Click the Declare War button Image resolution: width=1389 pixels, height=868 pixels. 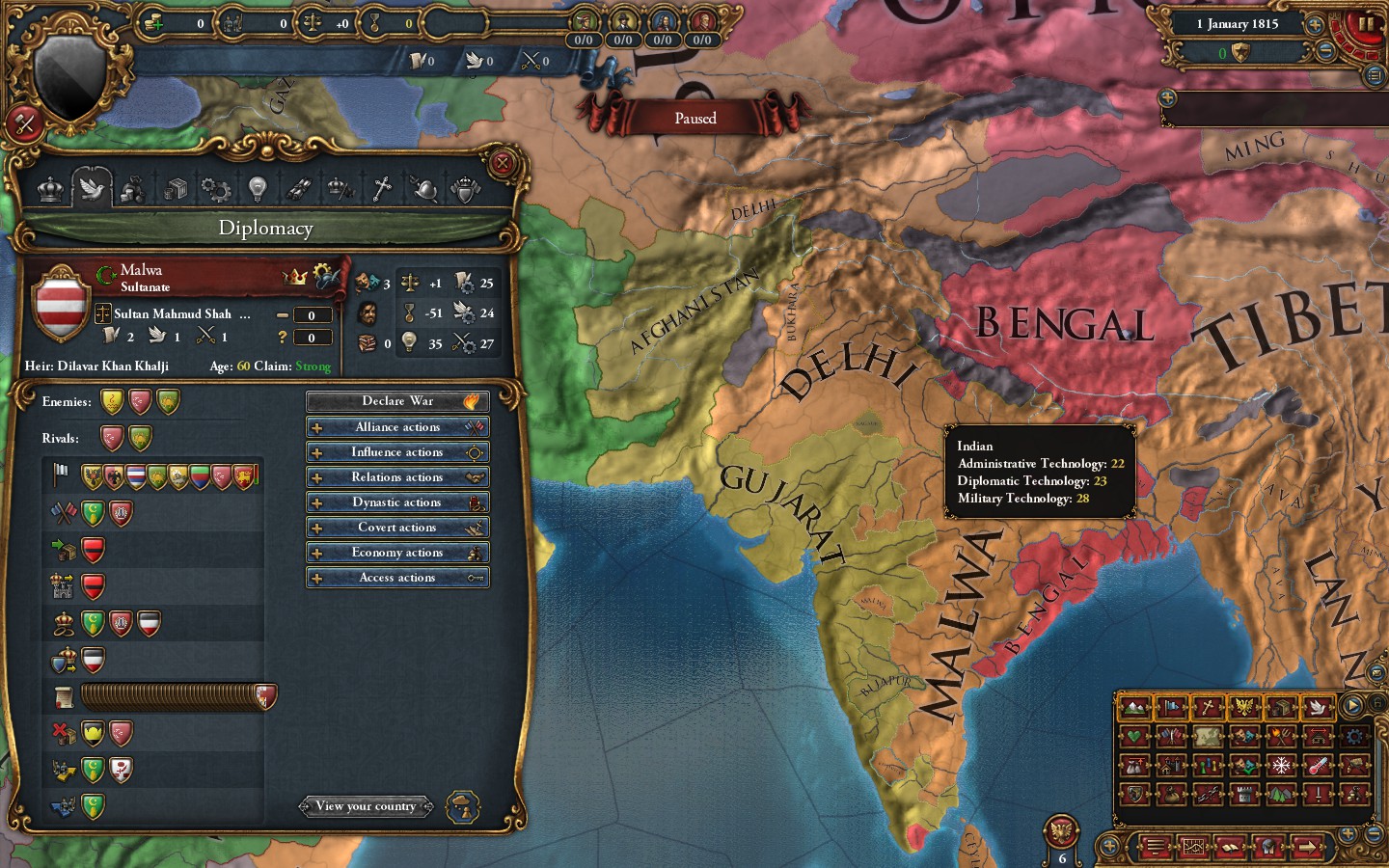pyautogui.click(x=396, y=401)
